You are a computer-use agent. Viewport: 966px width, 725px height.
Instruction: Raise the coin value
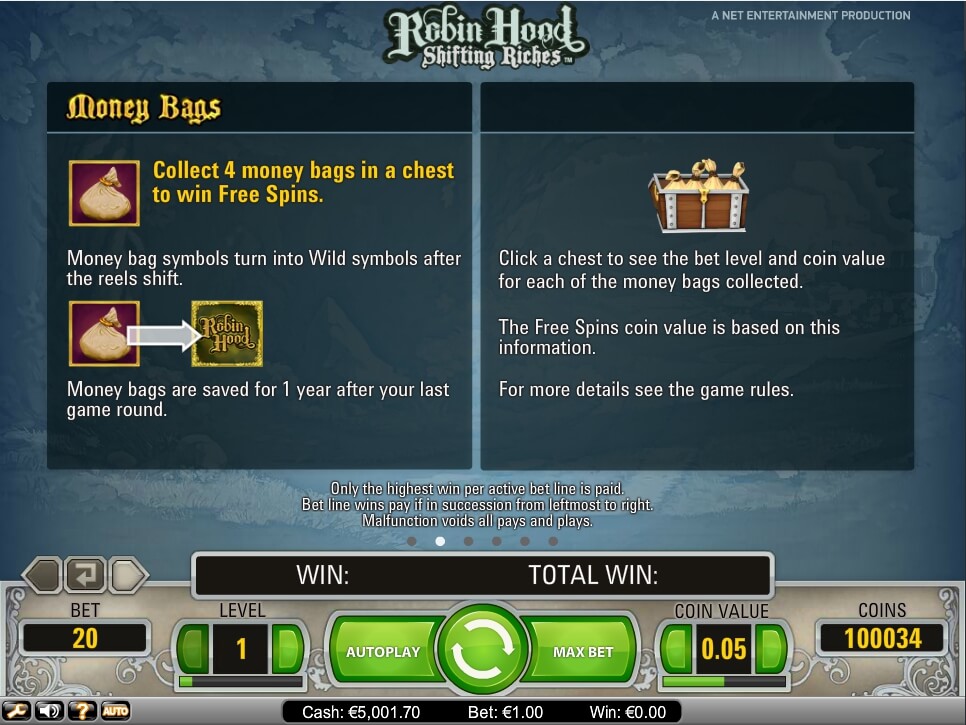pos(771,650)
